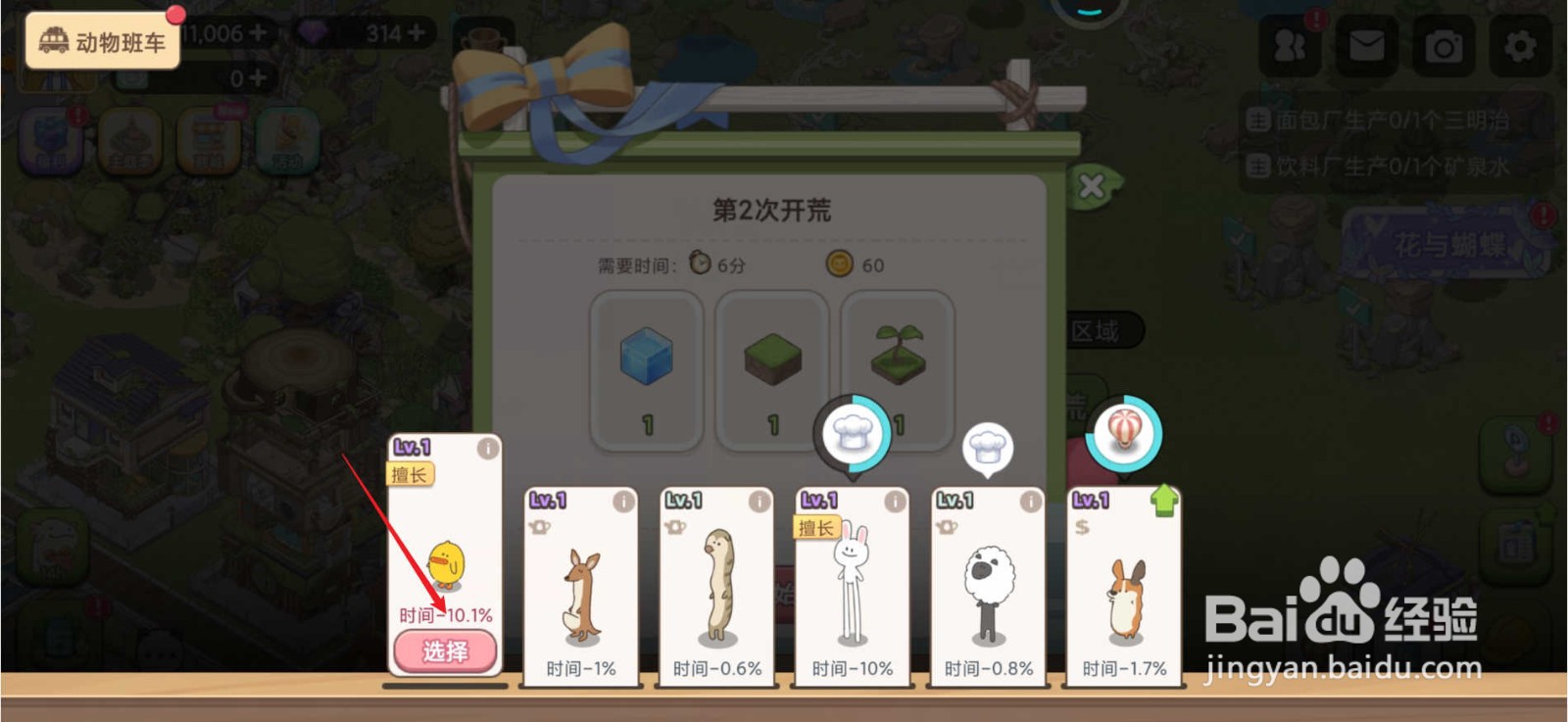Close the 第2次开荒 dialog with X
Screen dimensions: 1568x722
click(1091, 184)
